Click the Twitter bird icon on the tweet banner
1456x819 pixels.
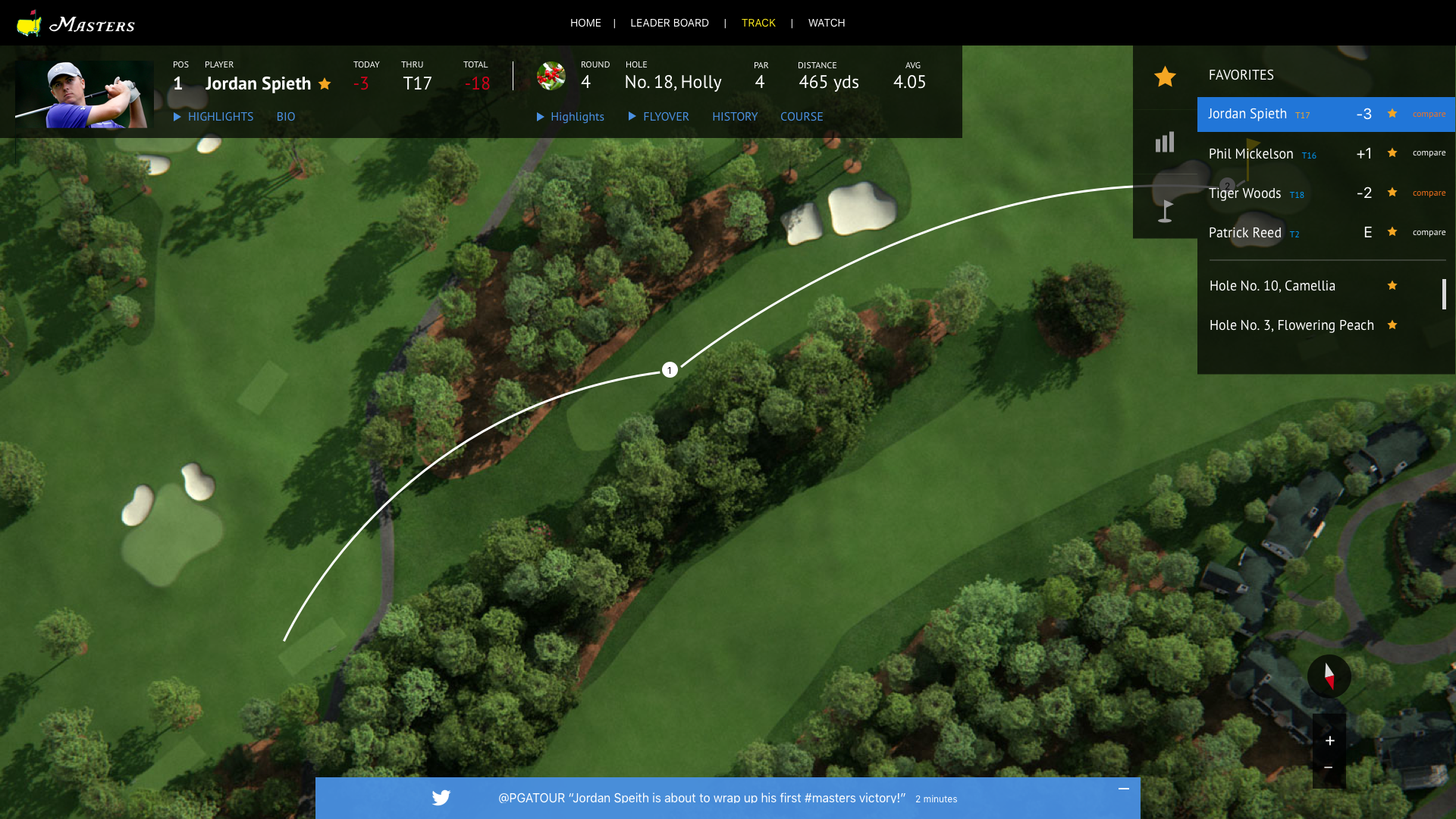[x=441, y=798]
